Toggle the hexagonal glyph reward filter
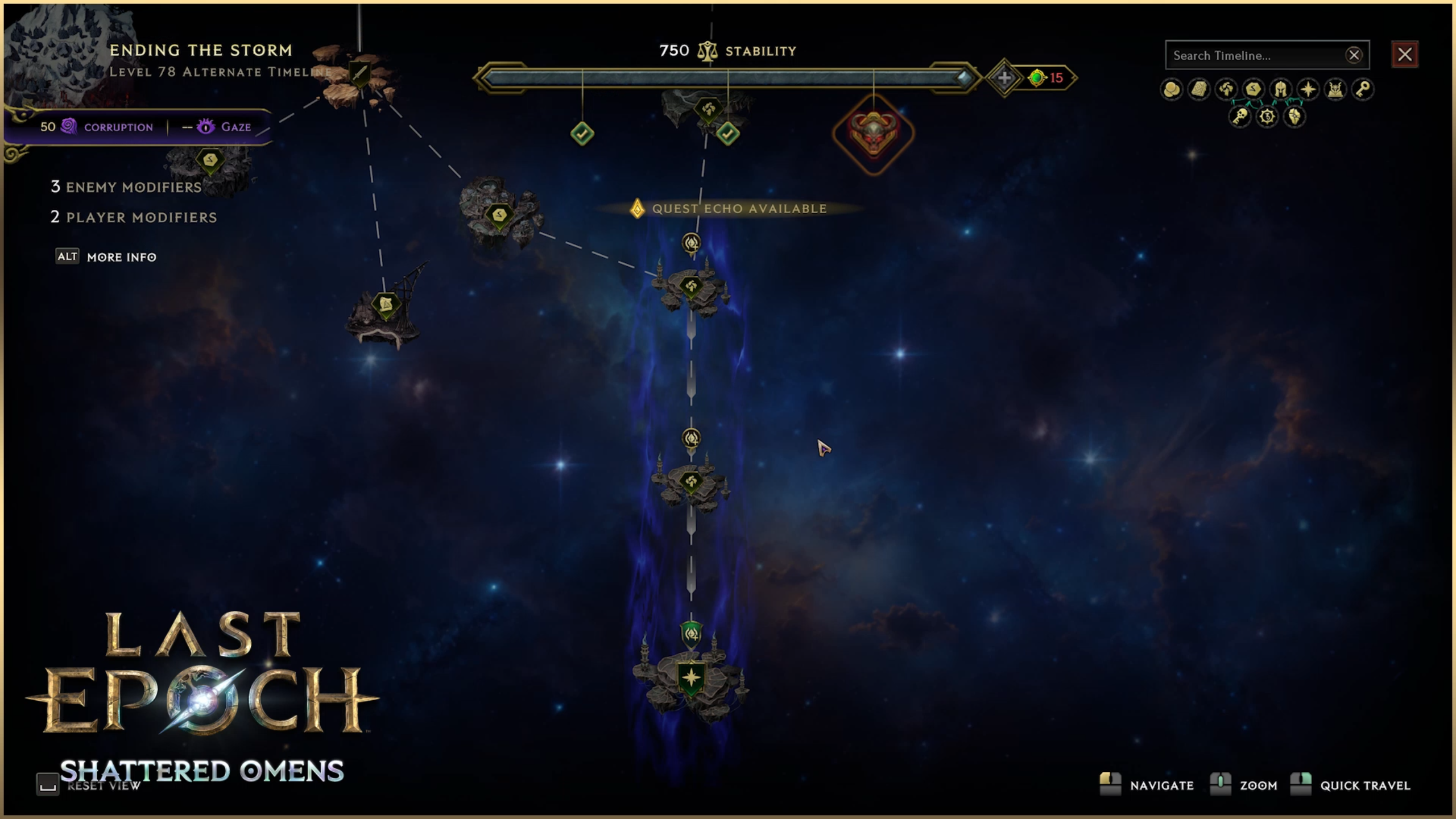 1254,89
